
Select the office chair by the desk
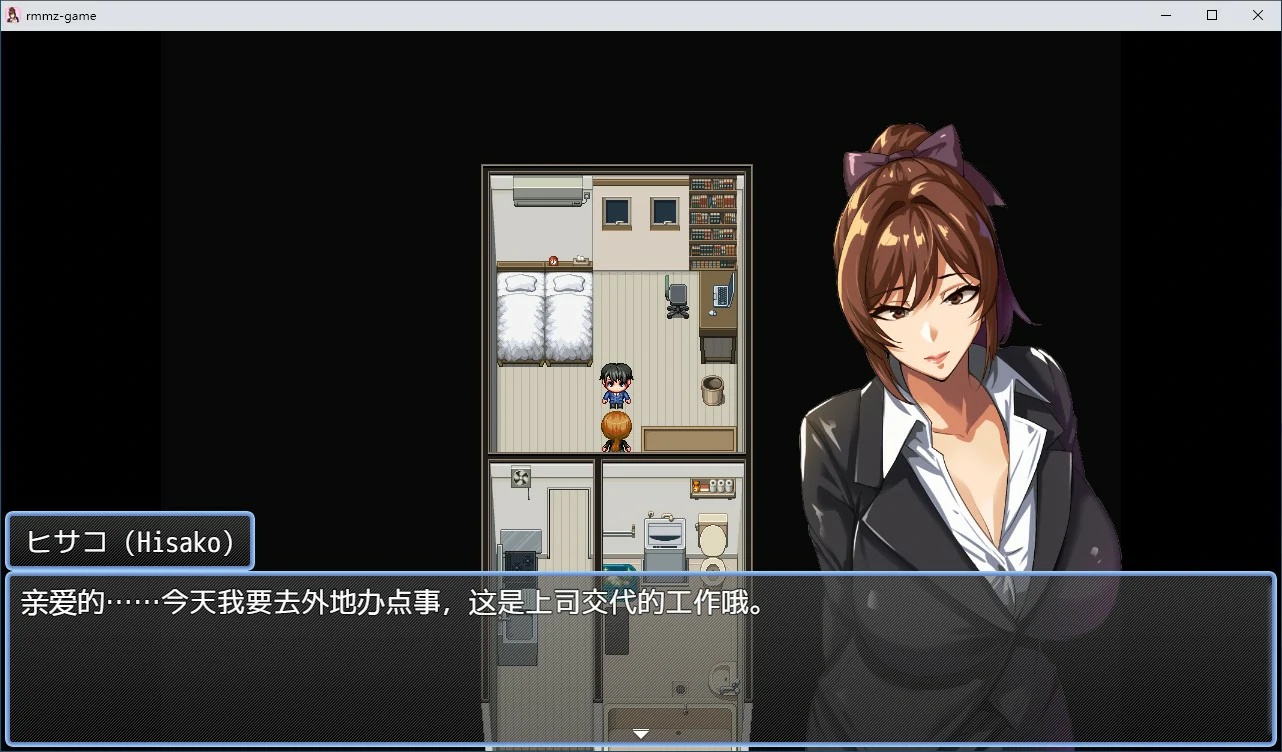tap(676, 297)
